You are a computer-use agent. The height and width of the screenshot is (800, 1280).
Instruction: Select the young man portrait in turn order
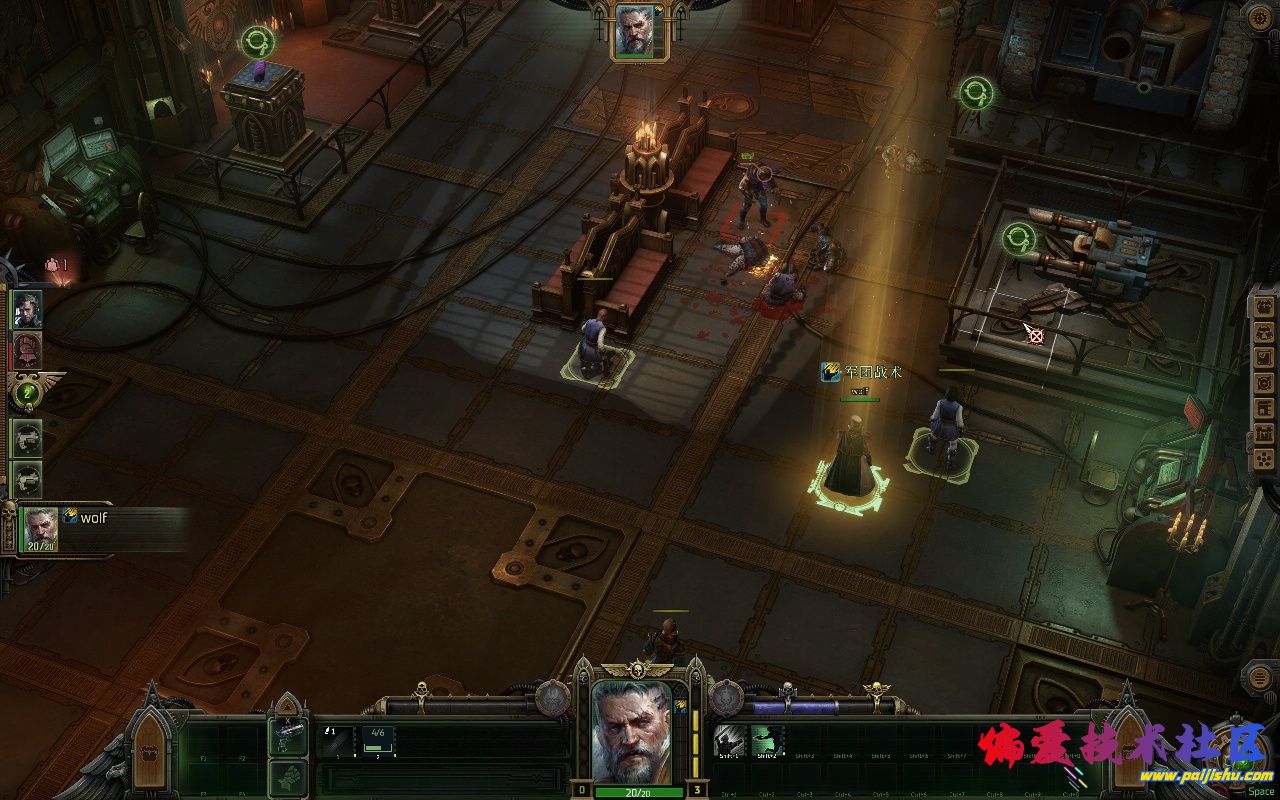pos(27,310)
